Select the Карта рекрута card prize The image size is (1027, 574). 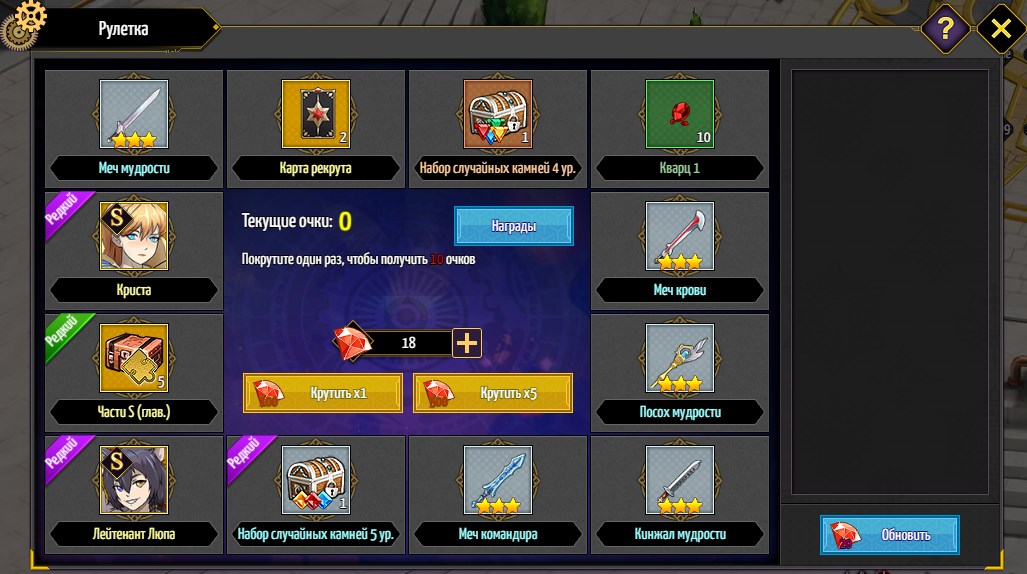point(316,114)
